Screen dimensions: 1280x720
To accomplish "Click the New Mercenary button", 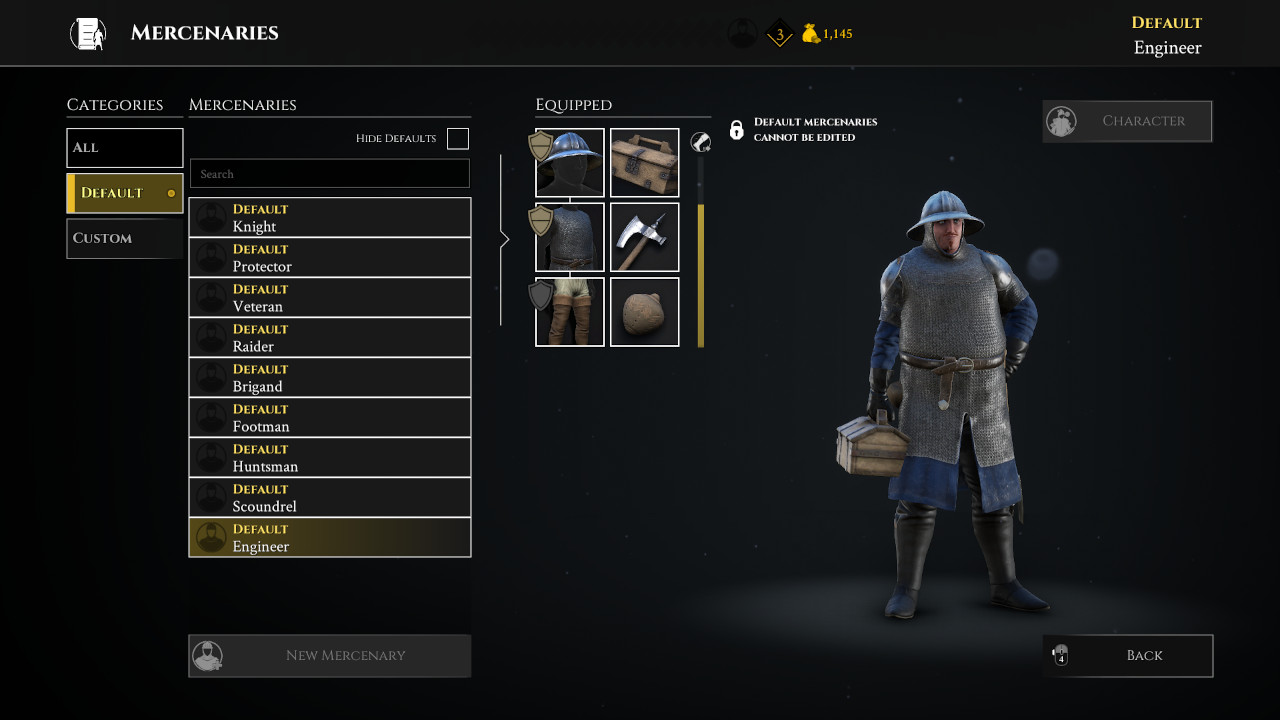I will 330,656.
